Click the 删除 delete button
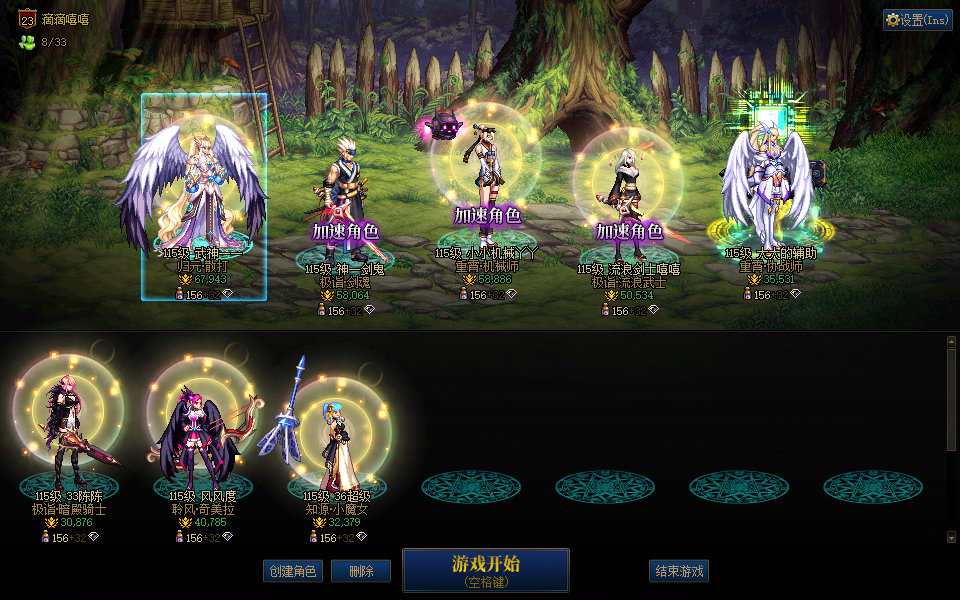This screenshot has height=600, width=960. 361,571
